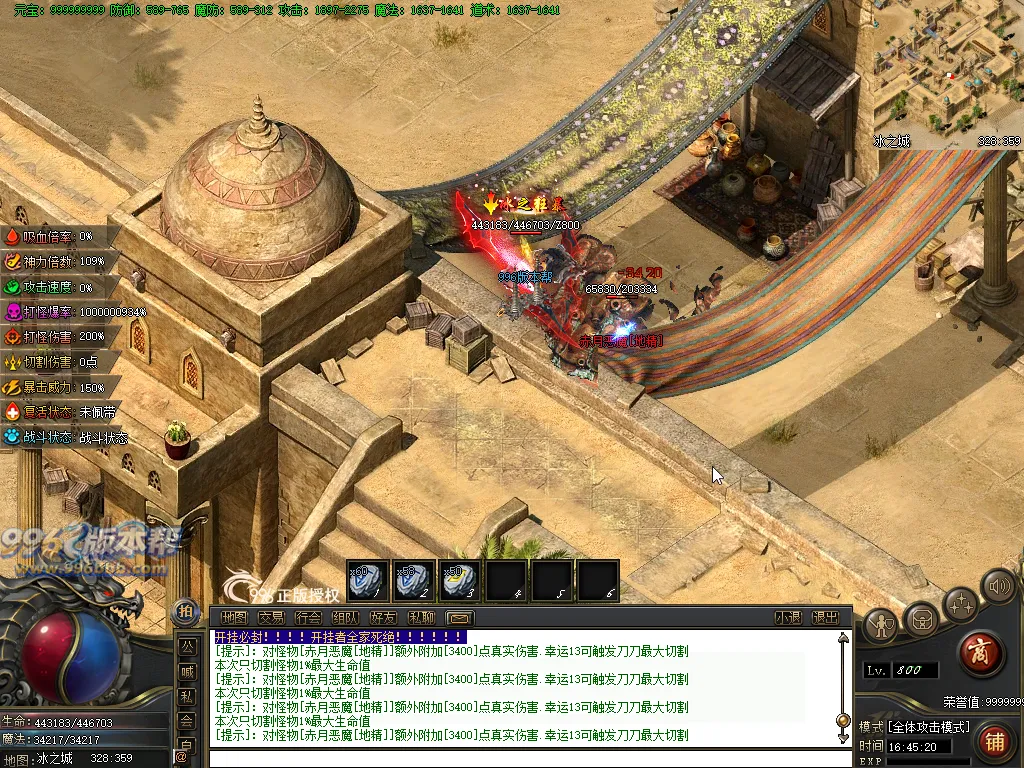The height and width of the screenshot is (768, 1024).
Task: Open the 组队 (party) panel
Action: 345,618
